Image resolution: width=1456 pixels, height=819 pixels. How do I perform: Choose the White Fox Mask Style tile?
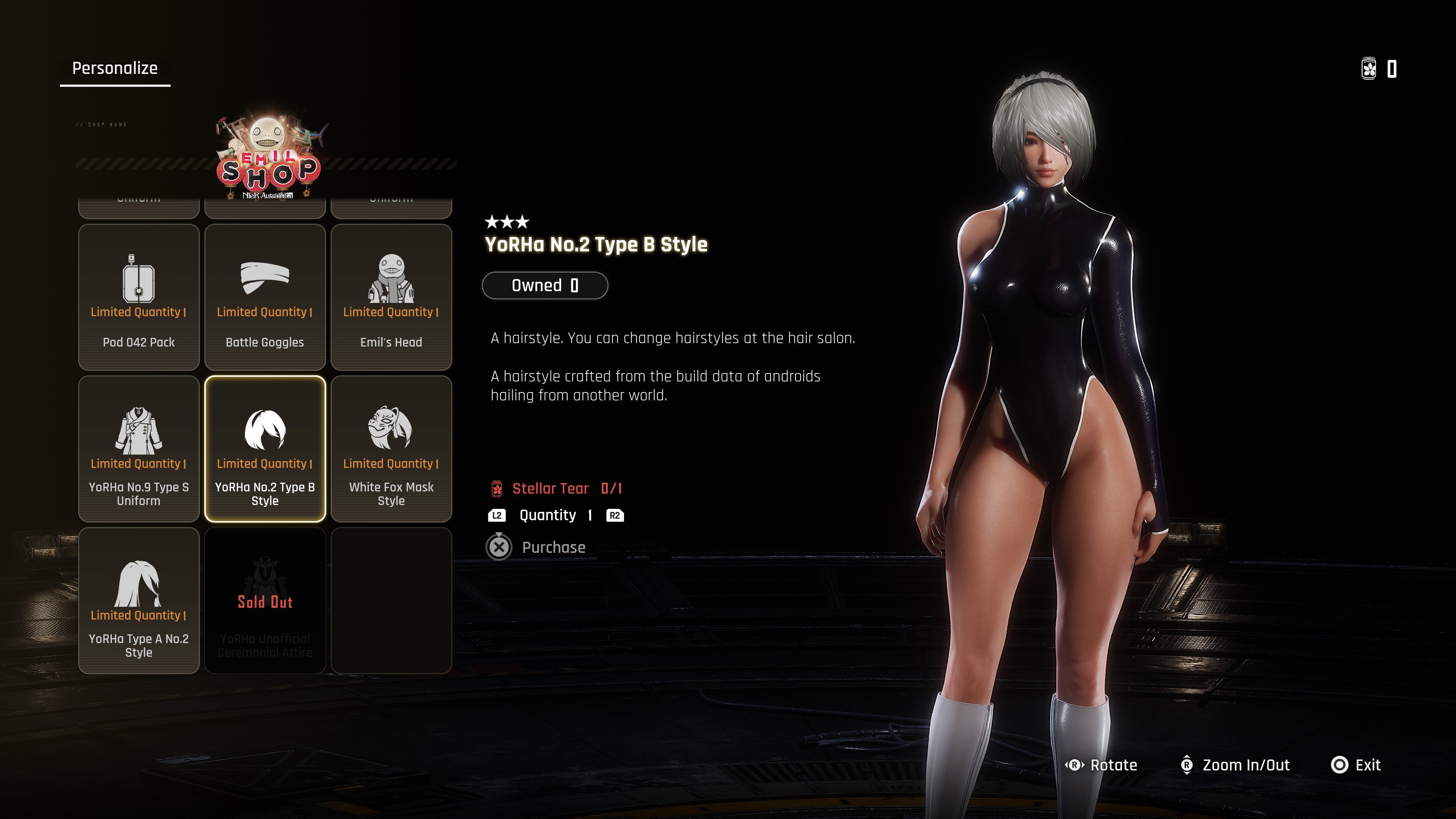pyautogui.click(x=391, y=449)
